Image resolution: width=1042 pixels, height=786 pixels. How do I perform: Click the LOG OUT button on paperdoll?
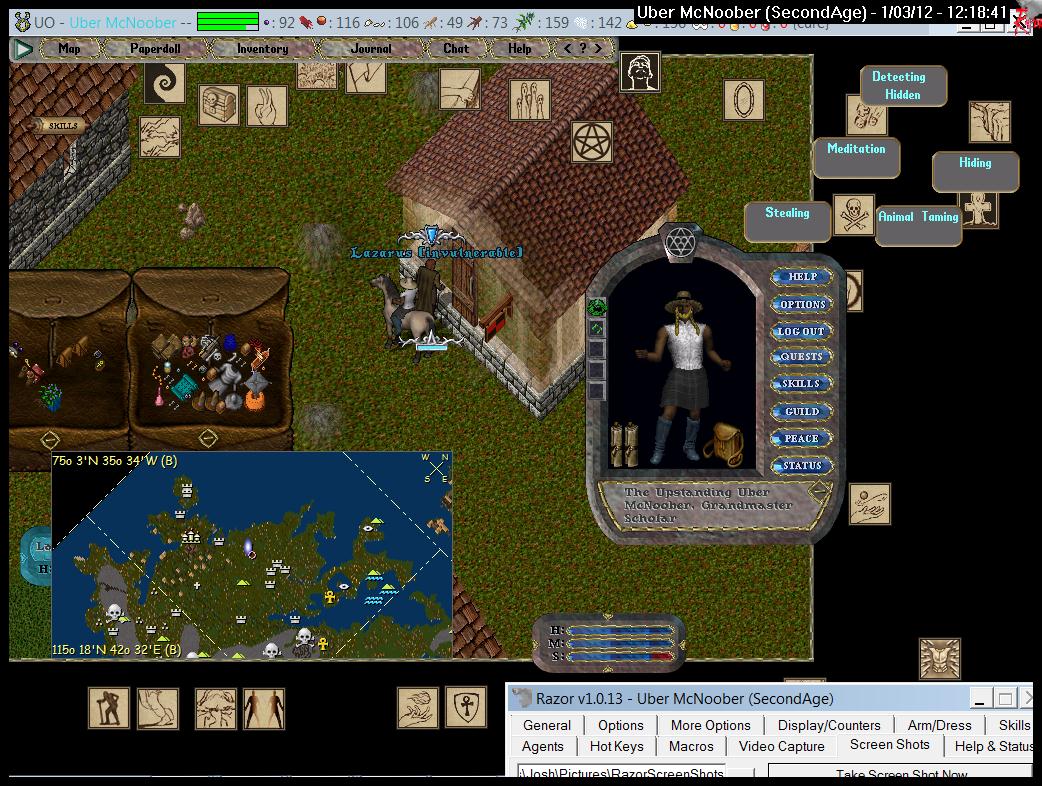click(802, 331)
